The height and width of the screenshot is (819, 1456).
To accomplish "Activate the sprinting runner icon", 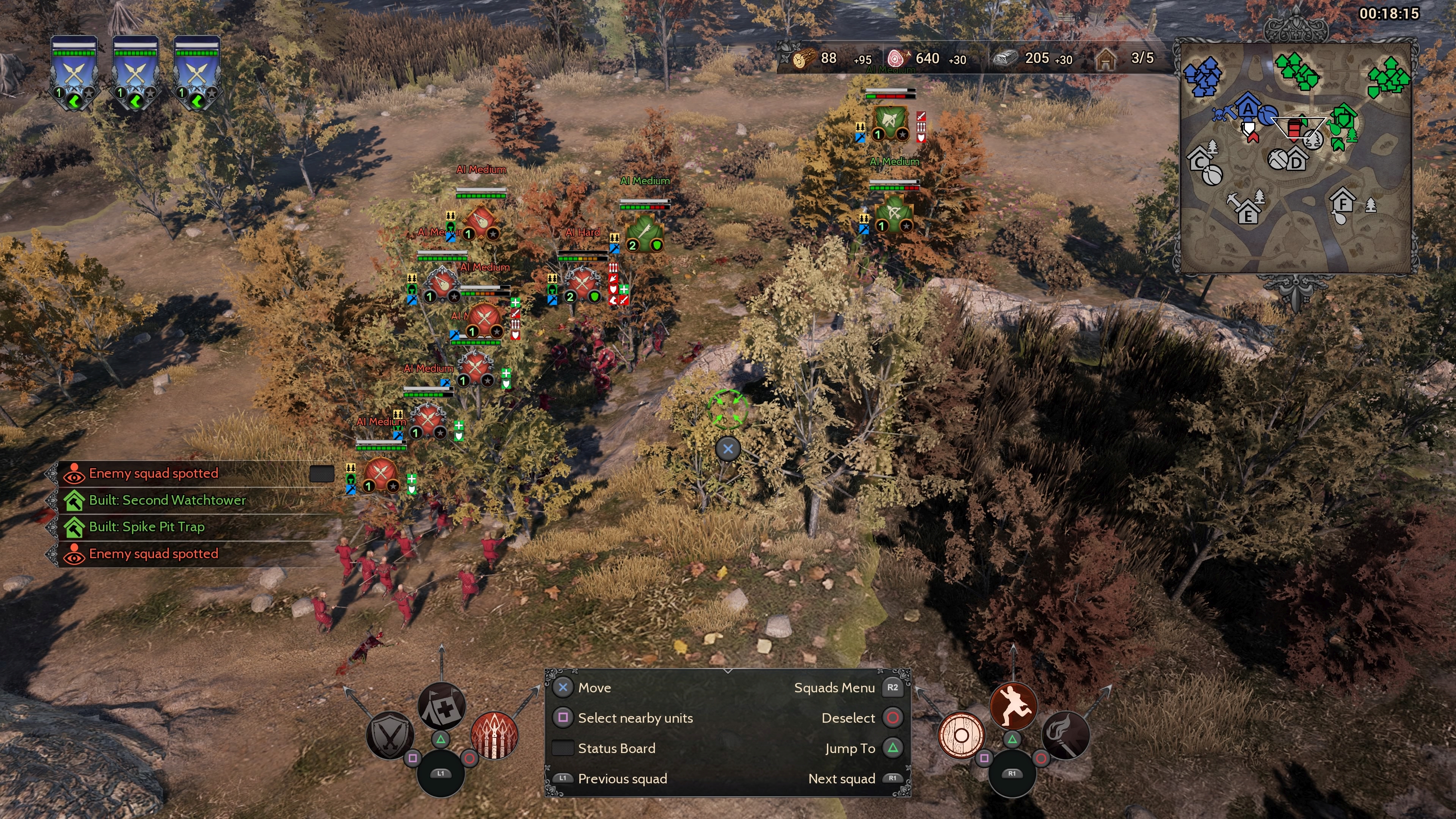I will tap(1014, 705).
